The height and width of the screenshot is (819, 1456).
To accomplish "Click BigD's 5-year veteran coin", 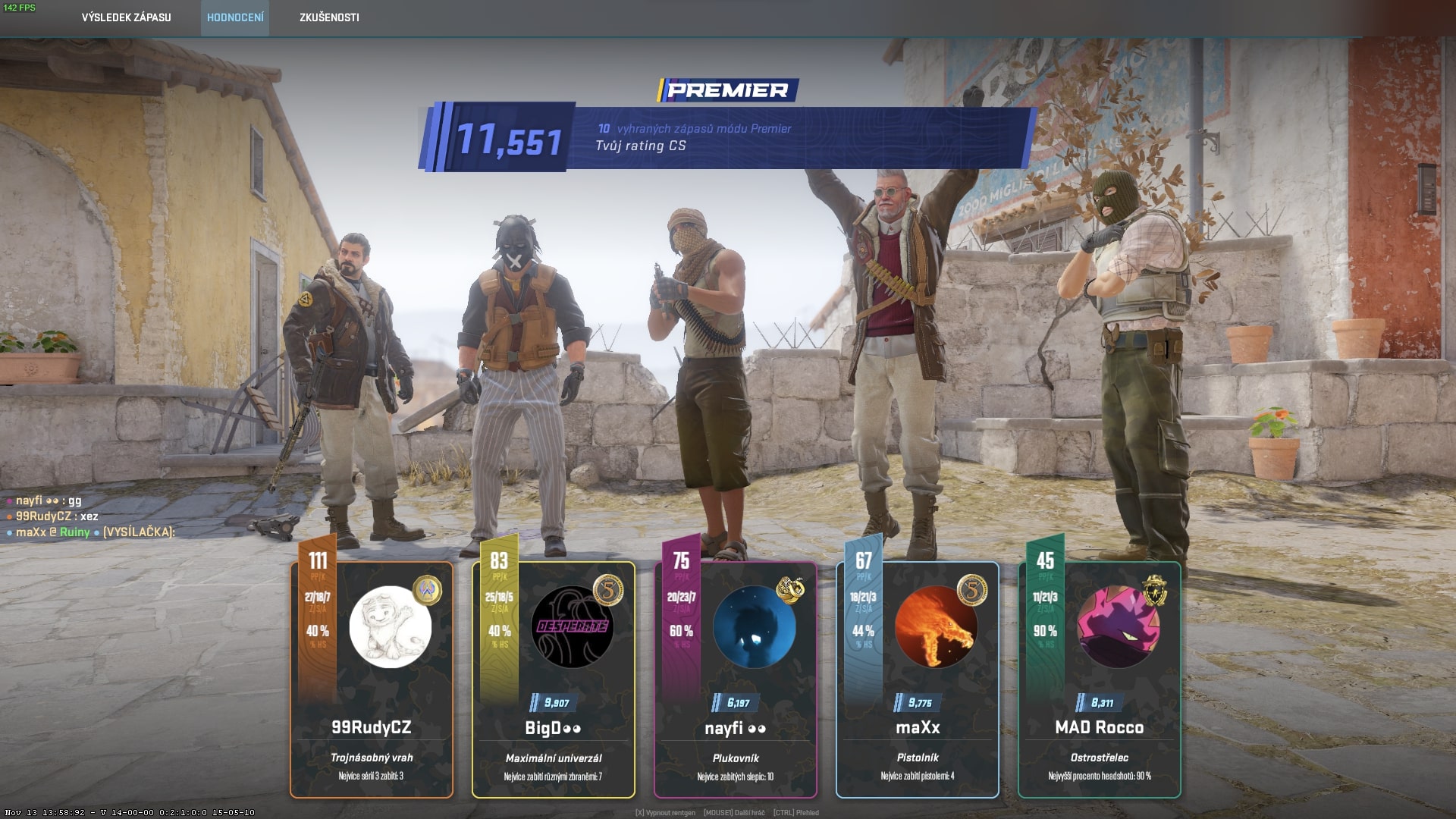I will (x=608, y=590).
